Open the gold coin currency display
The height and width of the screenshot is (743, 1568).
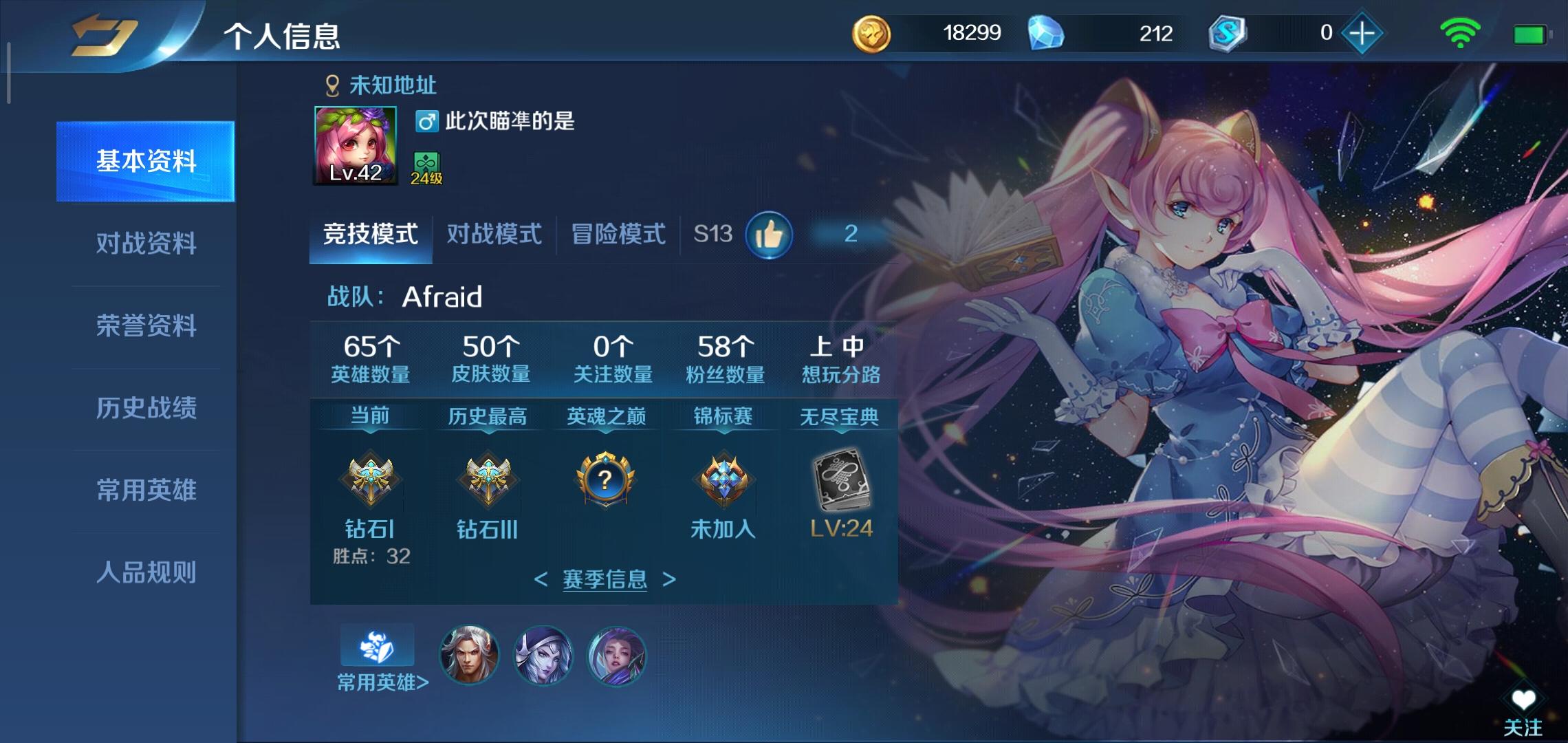(871, 32)
